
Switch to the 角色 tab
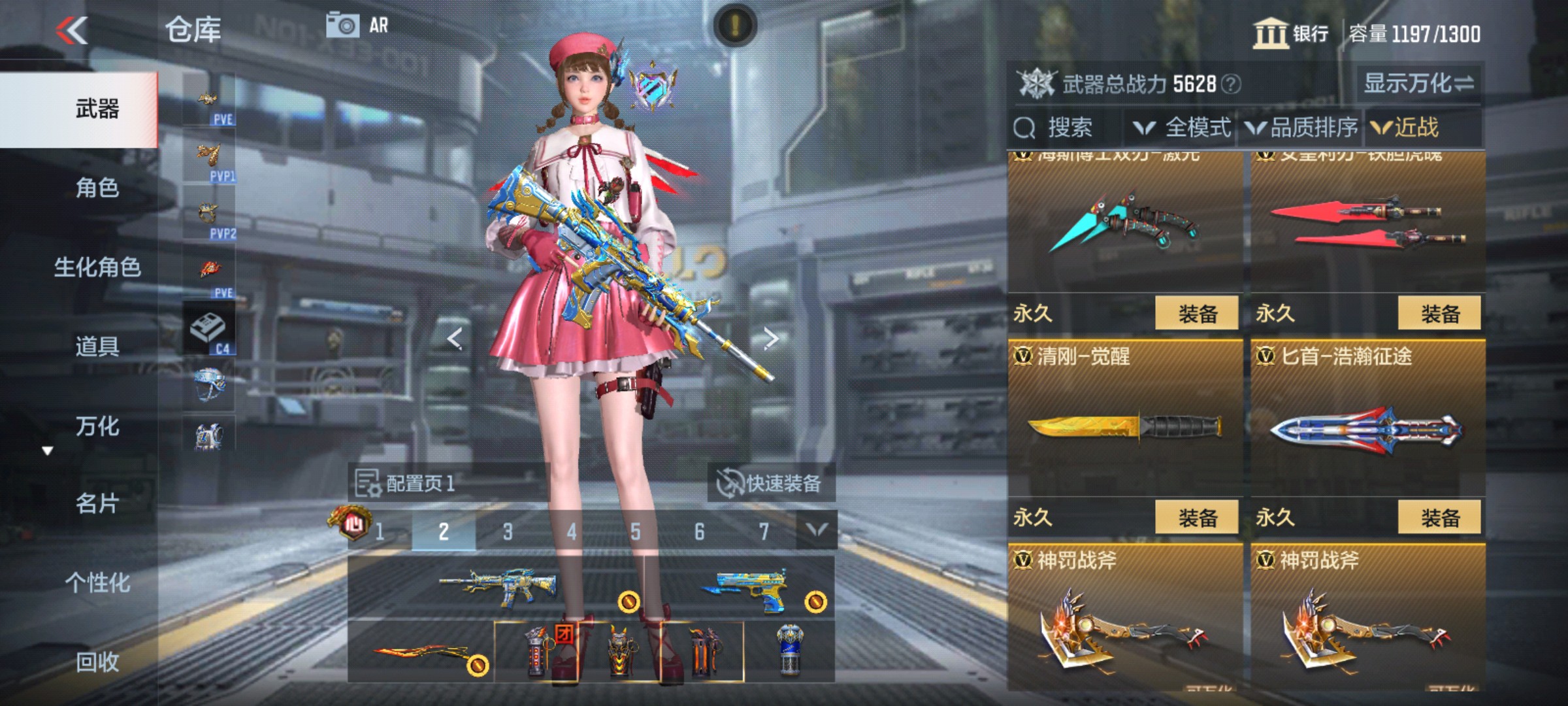(x=98, y=186)
